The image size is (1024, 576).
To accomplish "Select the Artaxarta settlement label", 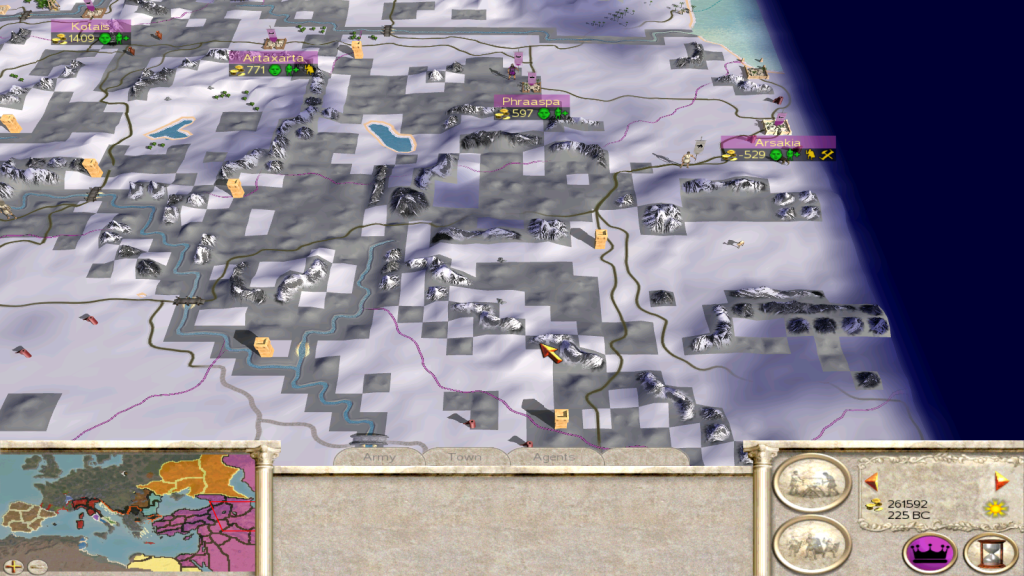I will point(275,58).
